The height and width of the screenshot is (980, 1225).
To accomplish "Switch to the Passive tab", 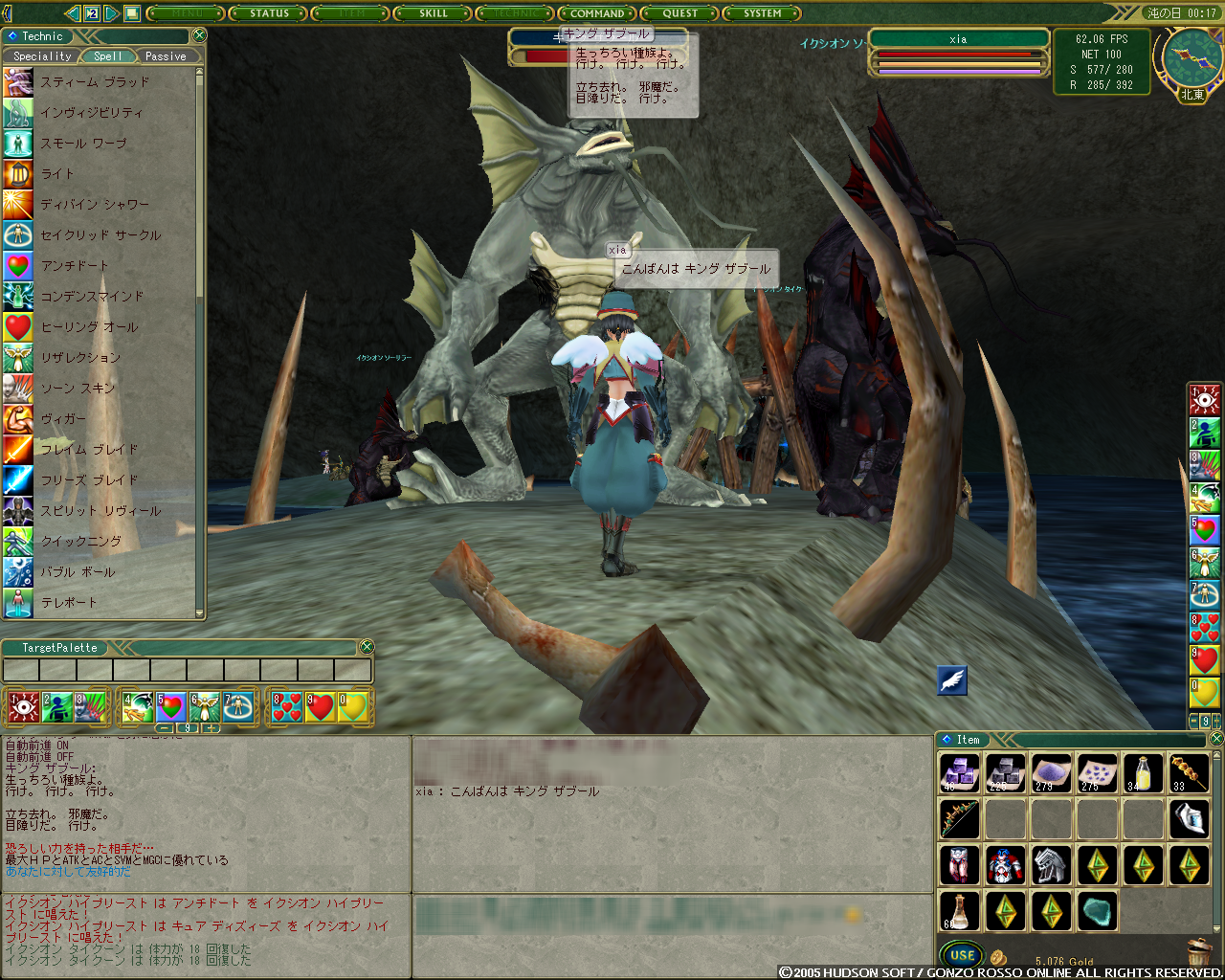I will coord(166,56).
